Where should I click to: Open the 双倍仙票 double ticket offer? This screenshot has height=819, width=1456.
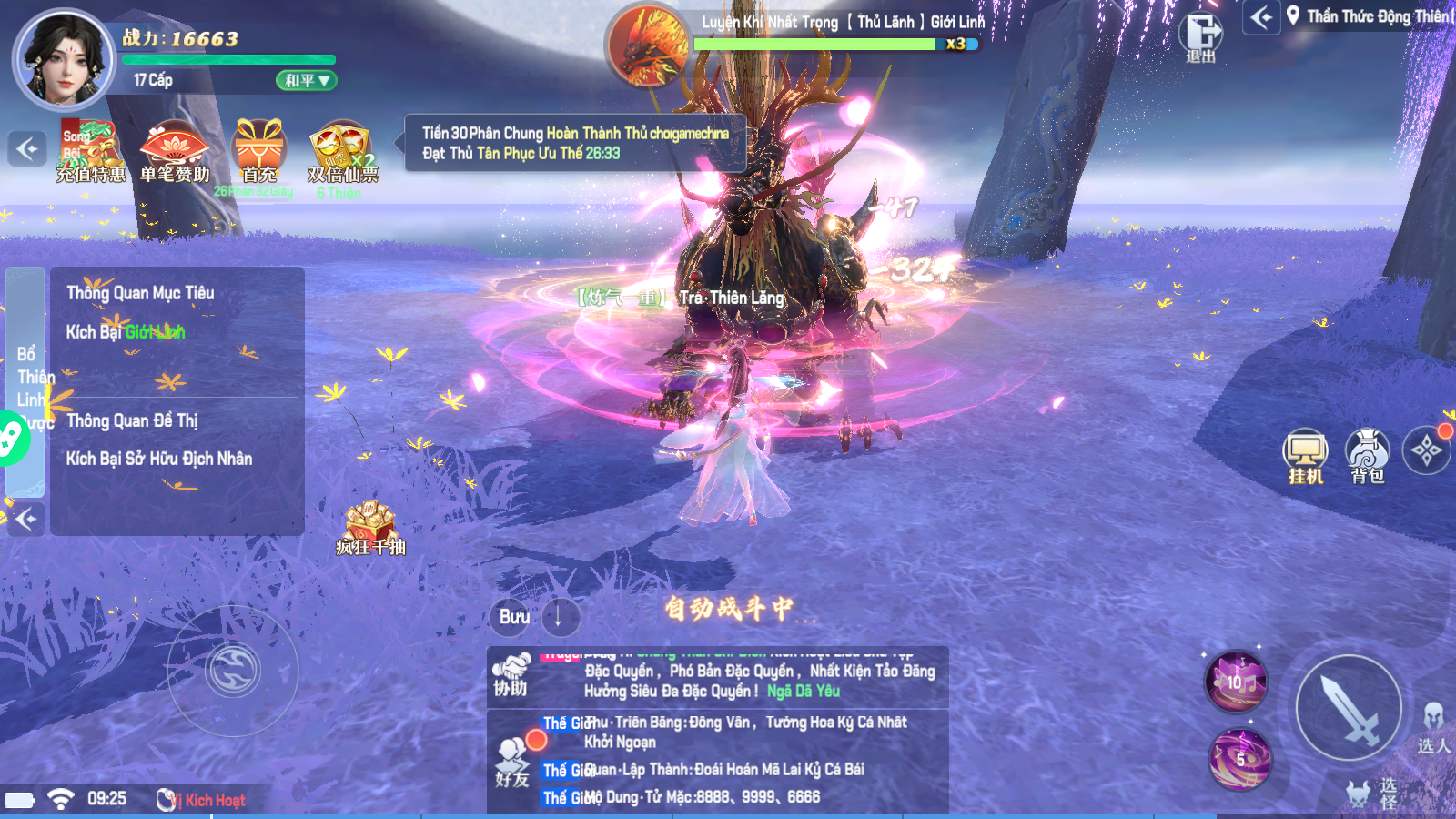tap(341, 151)
